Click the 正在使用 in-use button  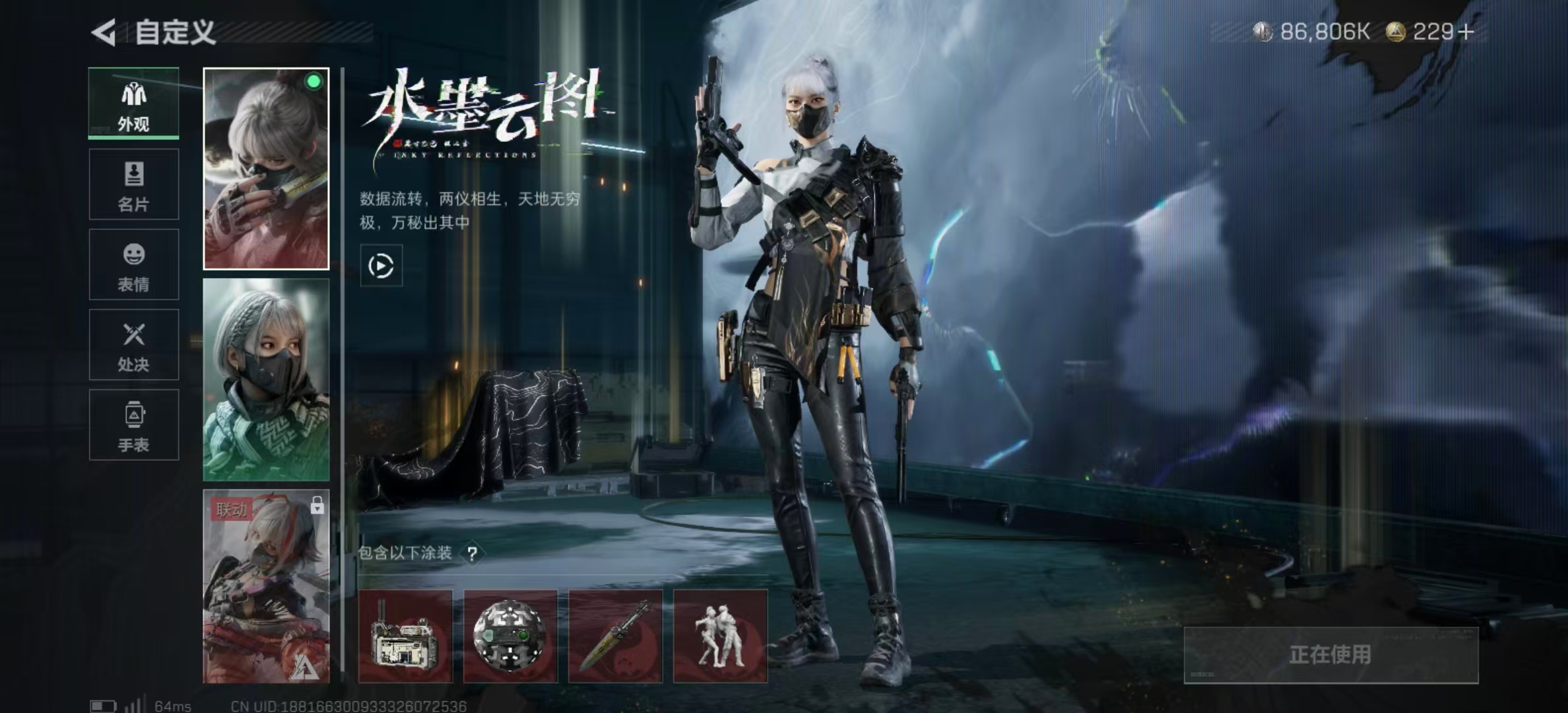point(1330,655)
